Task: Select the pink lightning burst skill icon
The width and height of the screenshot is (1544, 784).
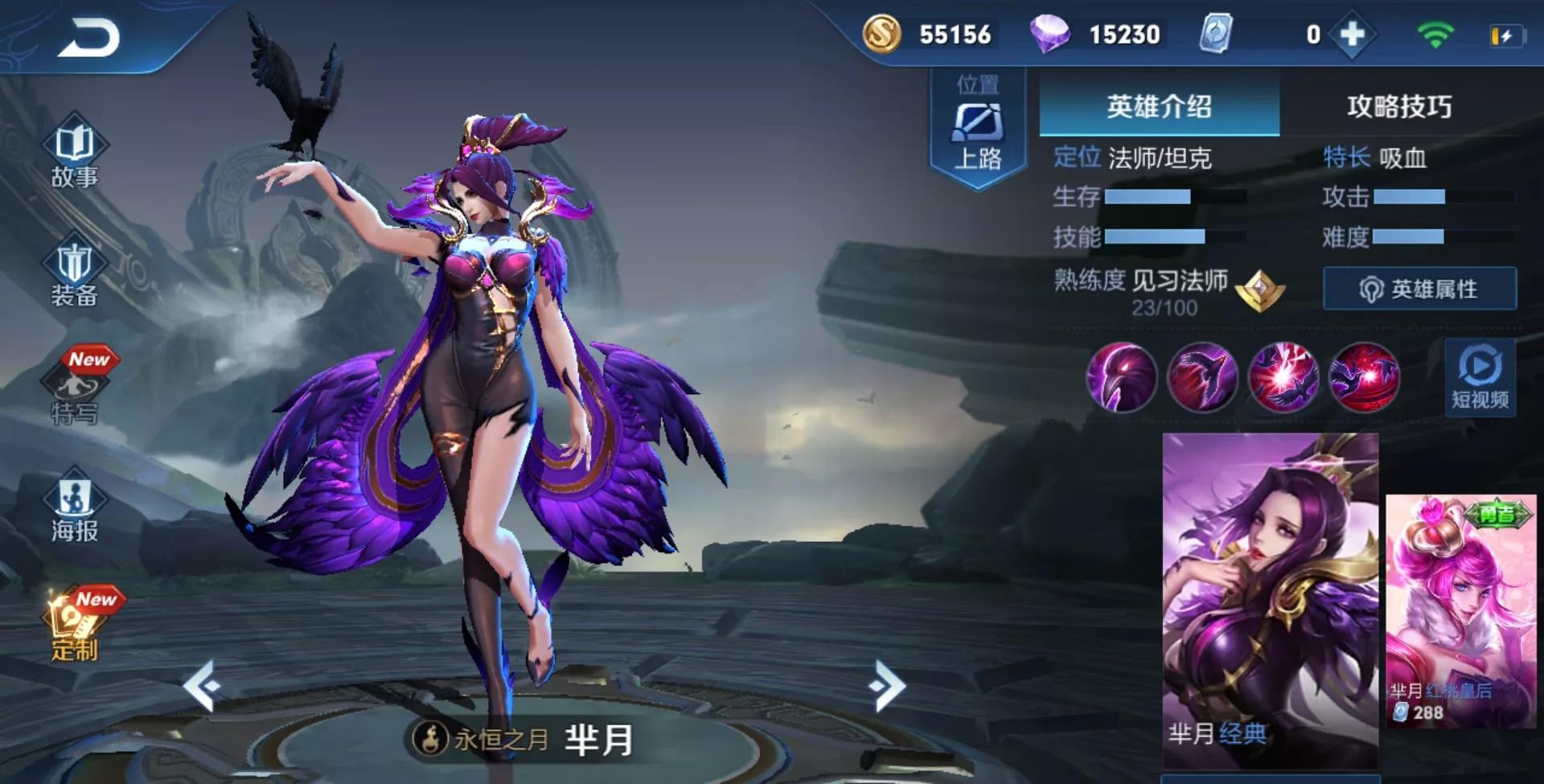Action: [x=1283, y=377]
